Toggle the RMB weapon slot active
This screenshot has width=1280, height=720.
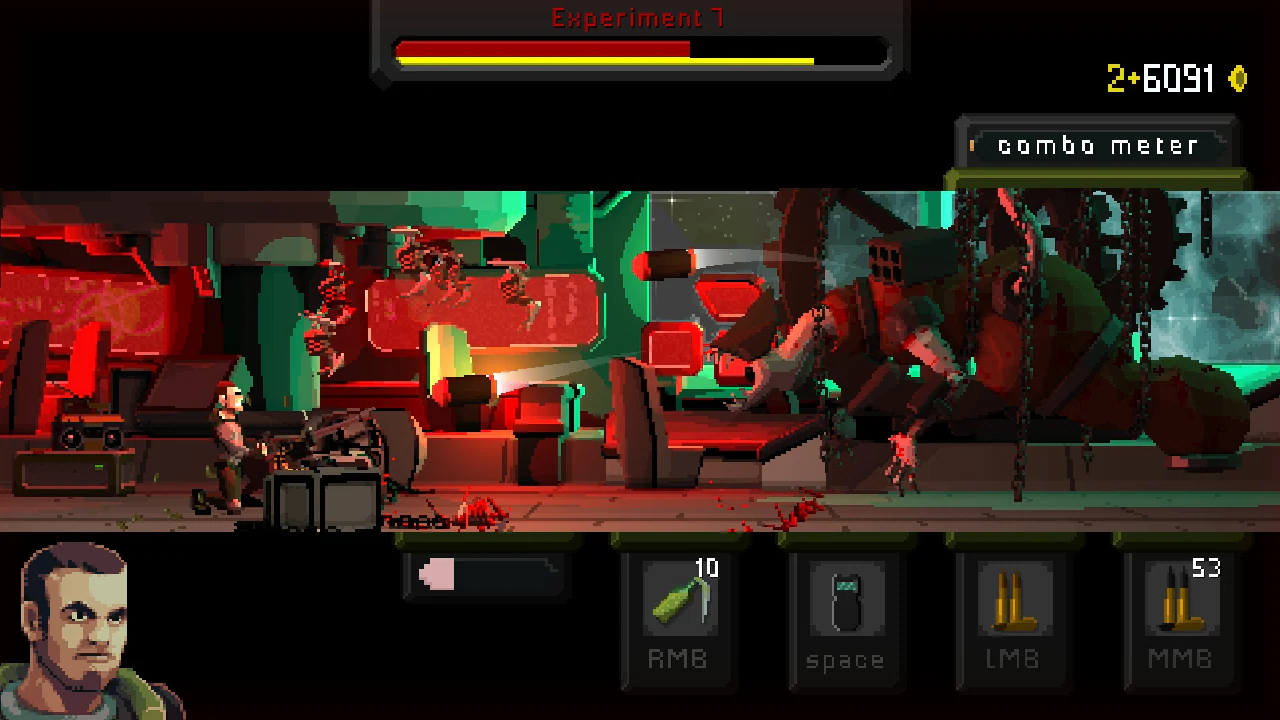(678, 620)
